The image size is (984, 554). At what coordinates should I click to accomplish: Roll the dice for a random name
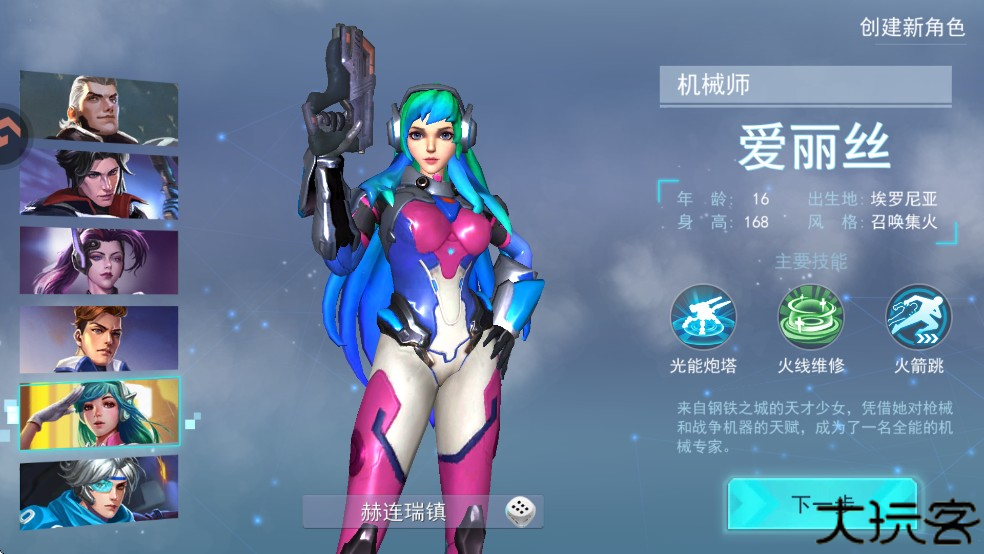(x=519, y=512)
